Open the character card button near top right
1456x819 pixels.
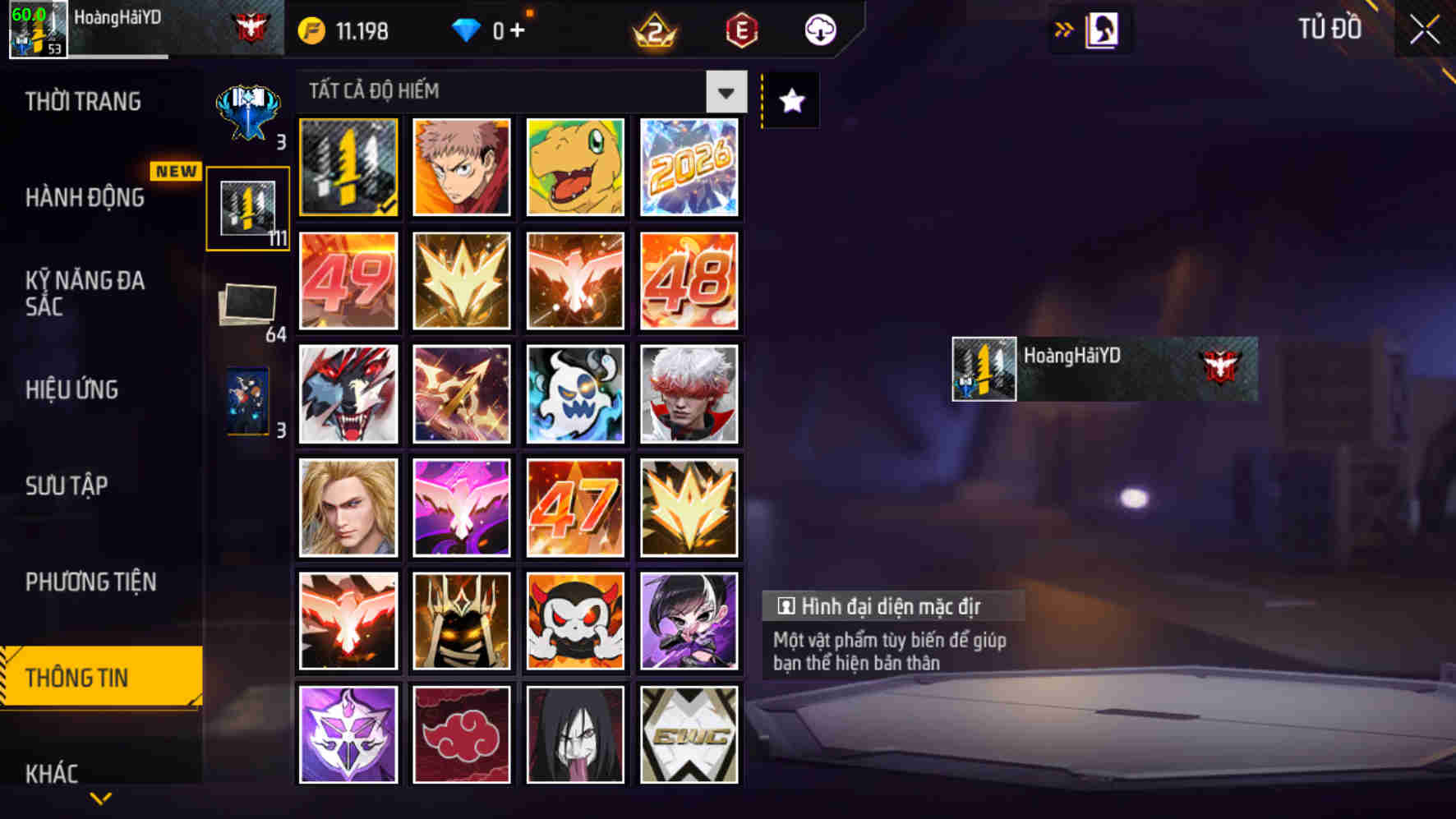coord(1104,29)
